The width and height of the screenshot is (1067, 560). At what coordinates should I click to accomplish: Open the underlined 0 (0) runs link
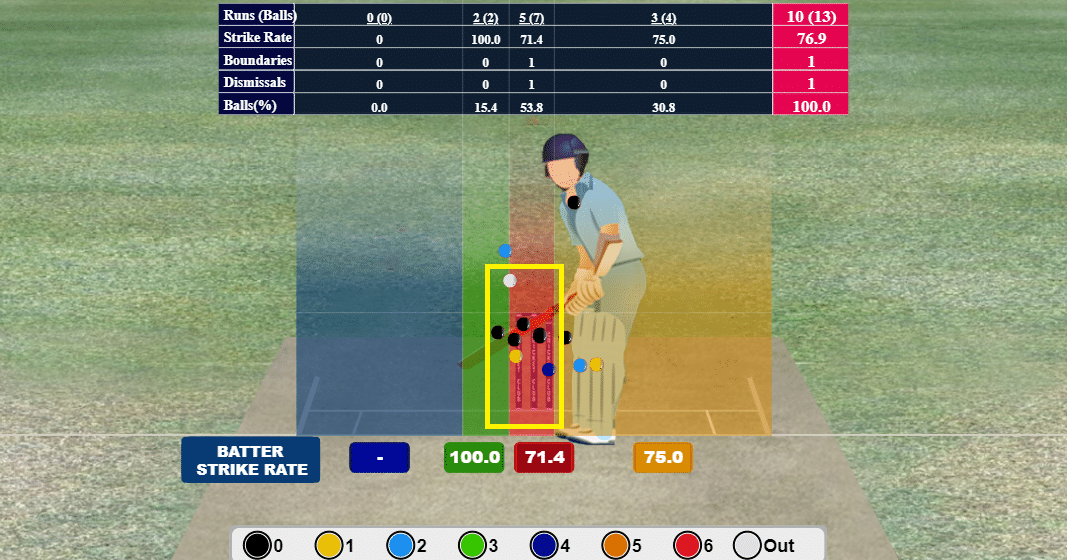tap(379, 17)
